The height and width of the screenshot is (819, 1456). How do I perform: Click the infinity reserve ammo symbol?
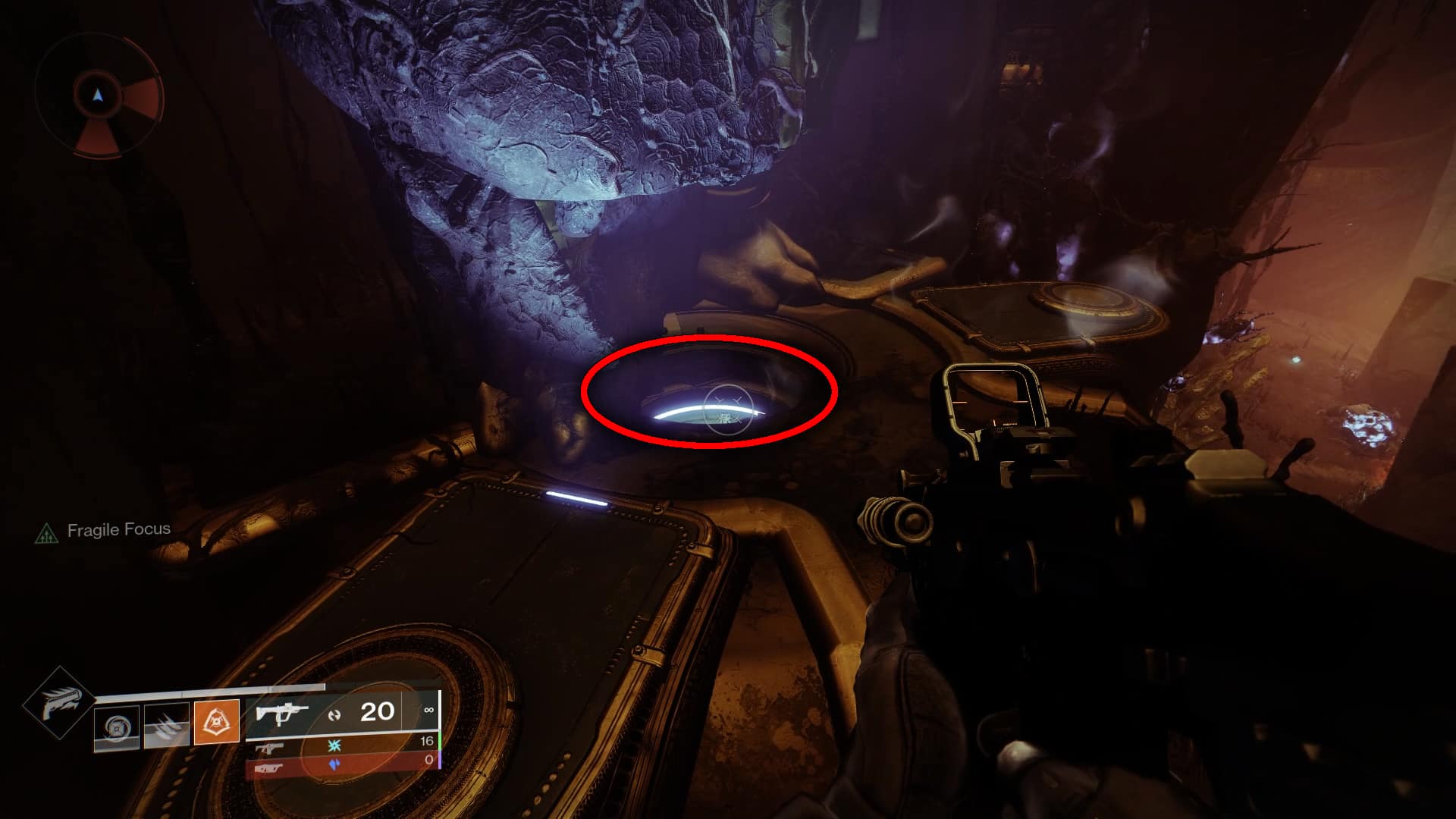[x=429, y=709]
